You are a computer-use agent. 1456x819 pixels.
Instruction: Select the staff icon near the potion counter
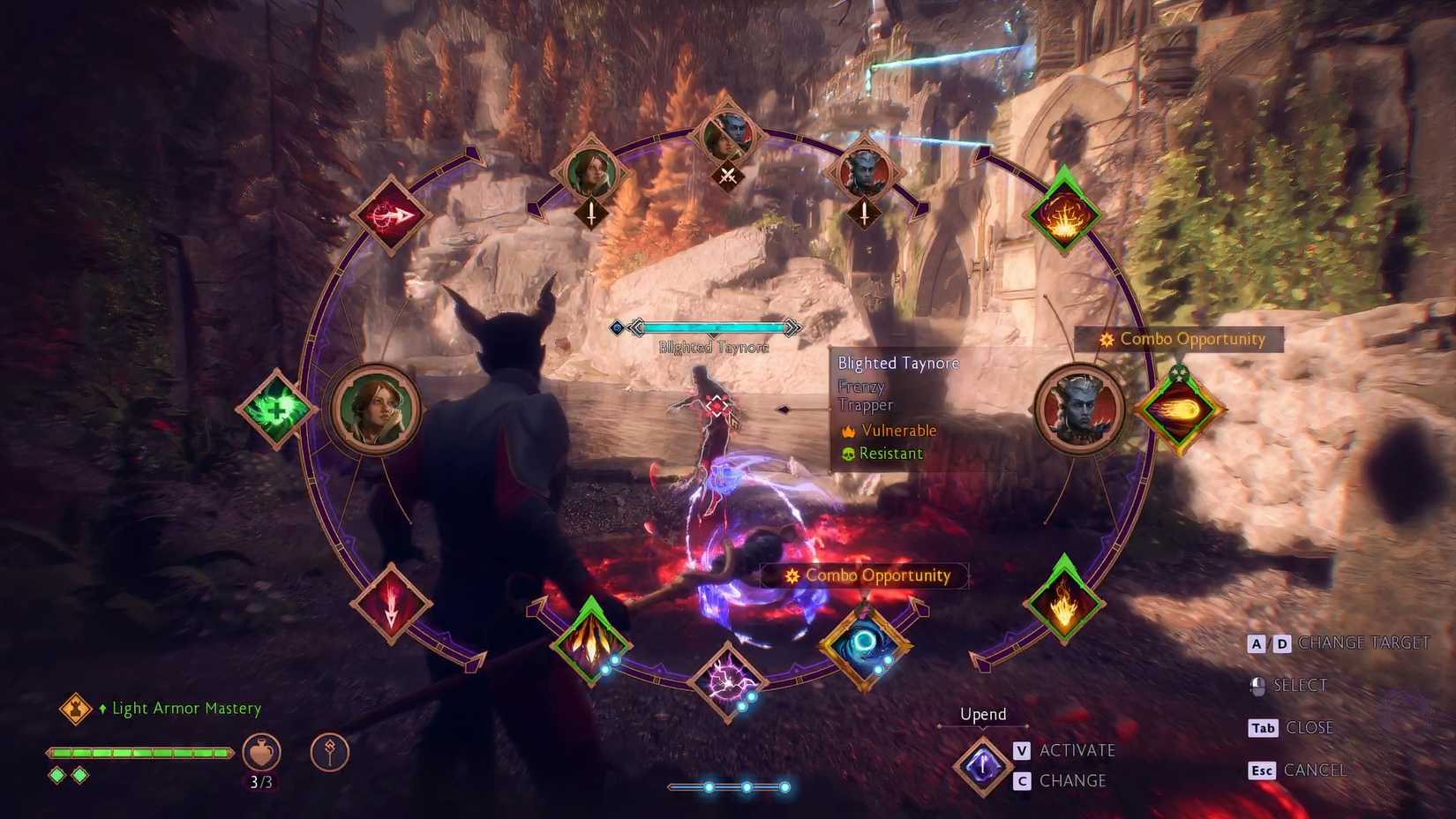tap(327, 752)
